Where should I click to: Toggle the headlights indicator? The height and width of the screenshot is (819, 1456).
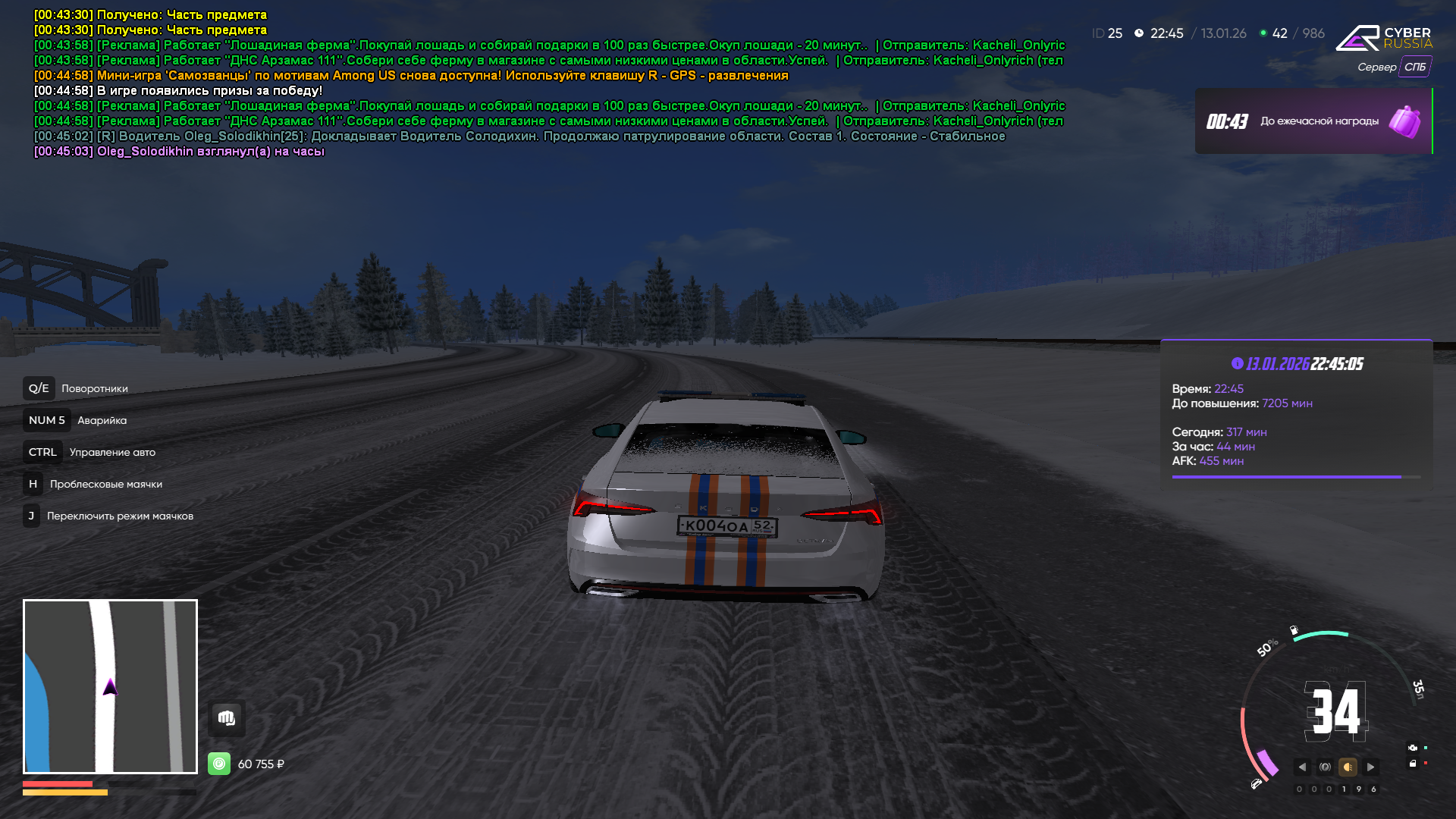(x=1348, y=767)
